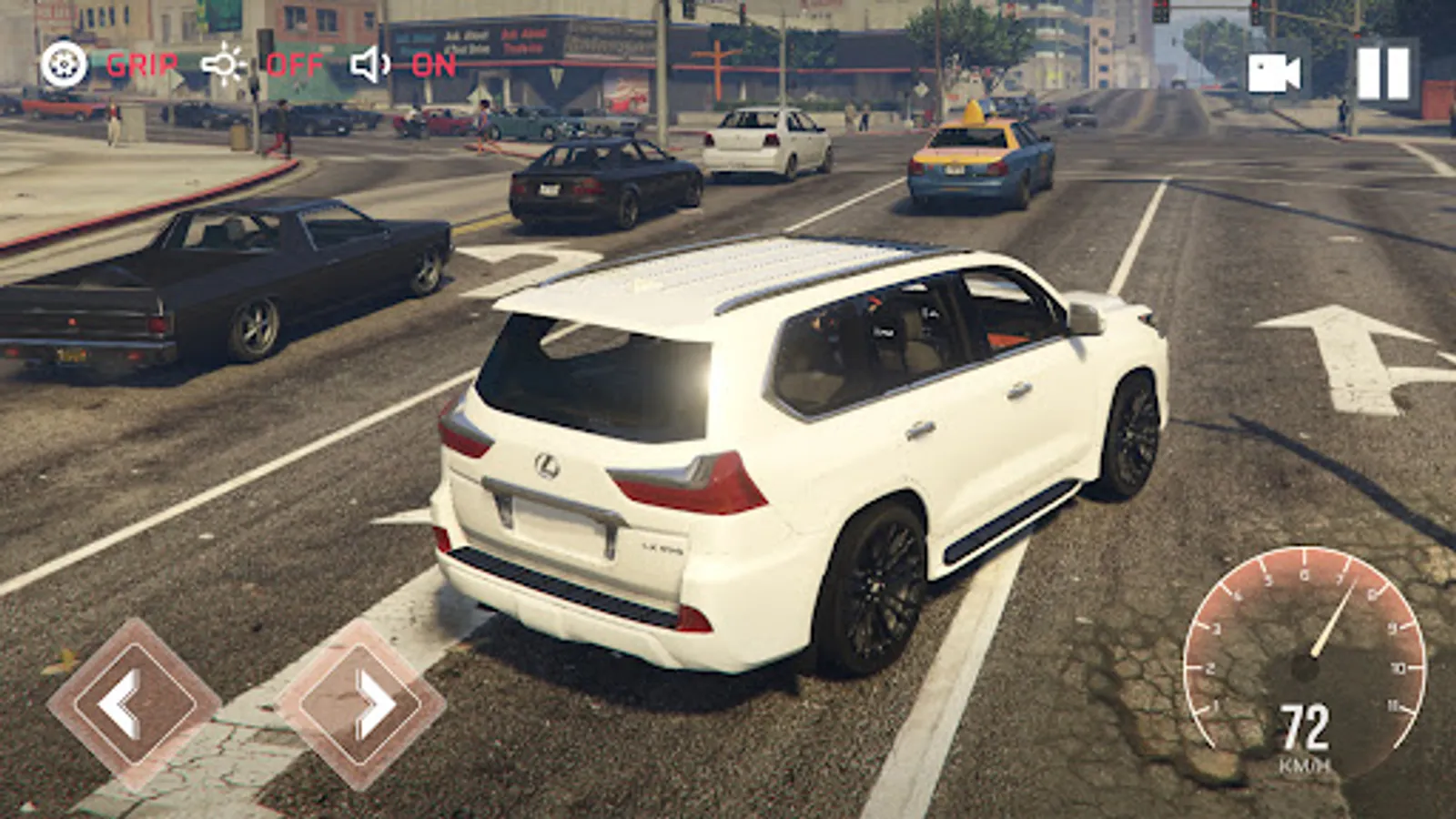Steer right with the right arrow
The height and width of the screenshot is (819, 1456).
tap(361, 703)
